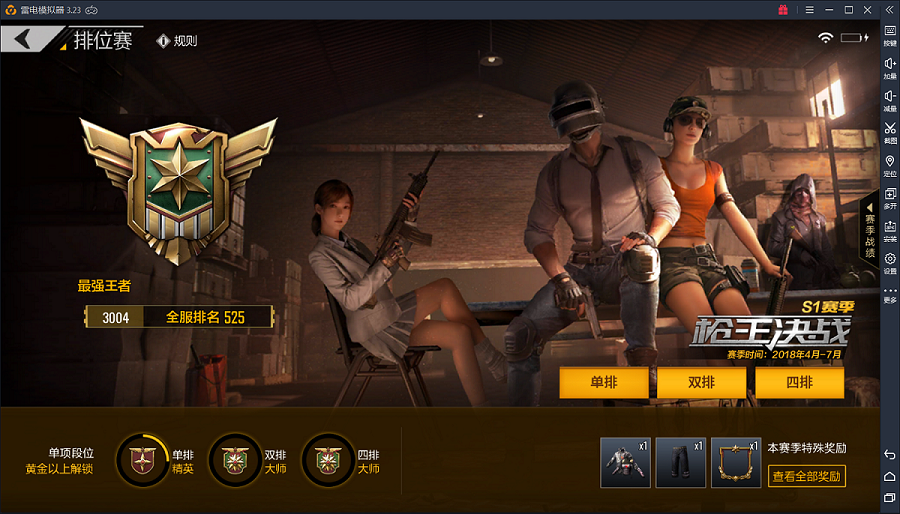View all rewards via 查看全部奖励
This screenshot has width=900, height=514.
[806, 476]
